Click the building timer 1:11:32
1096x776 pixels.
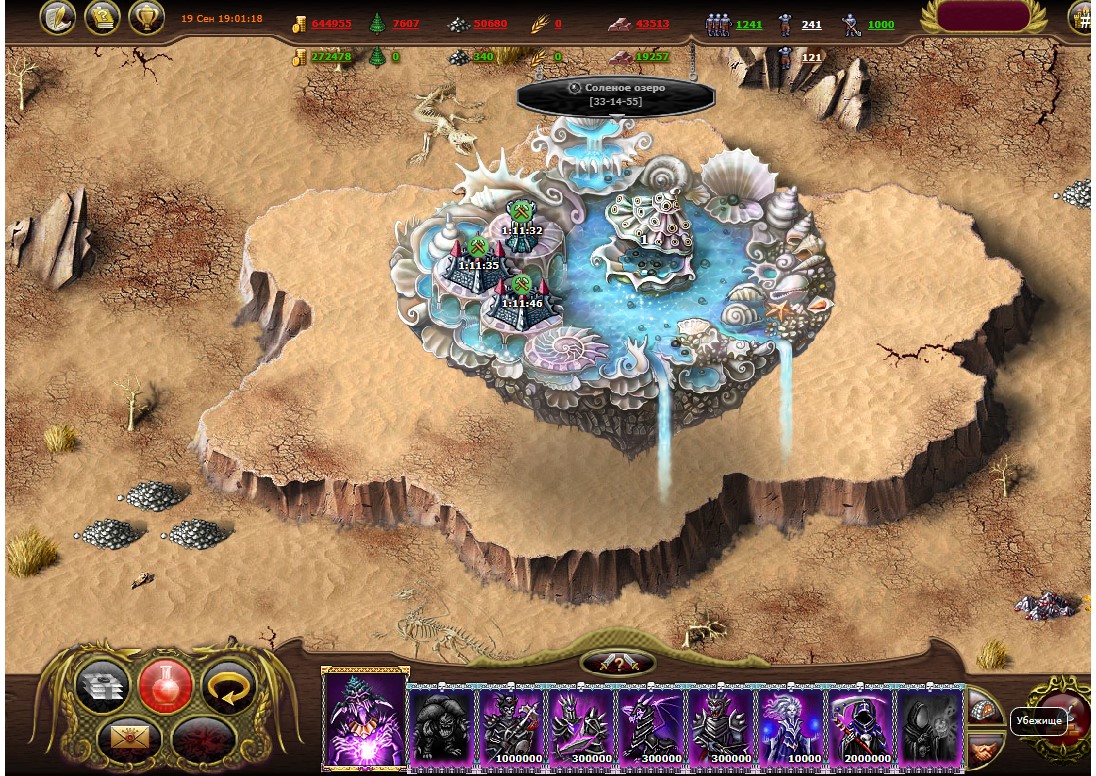(522, 230)
